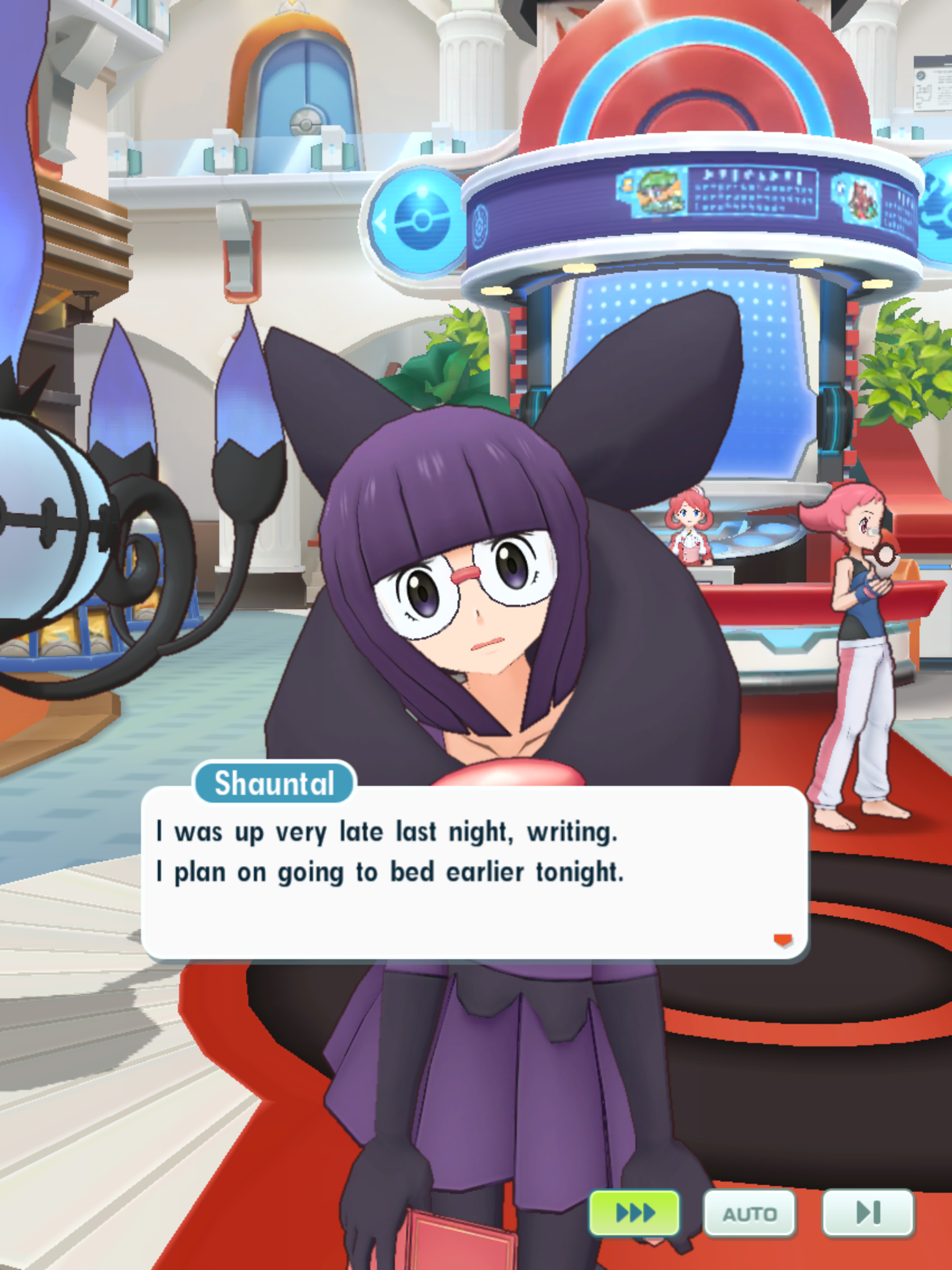Skip the scene with the skip button
This screenshot has height=1270, width=952.
click(867, 1212)
